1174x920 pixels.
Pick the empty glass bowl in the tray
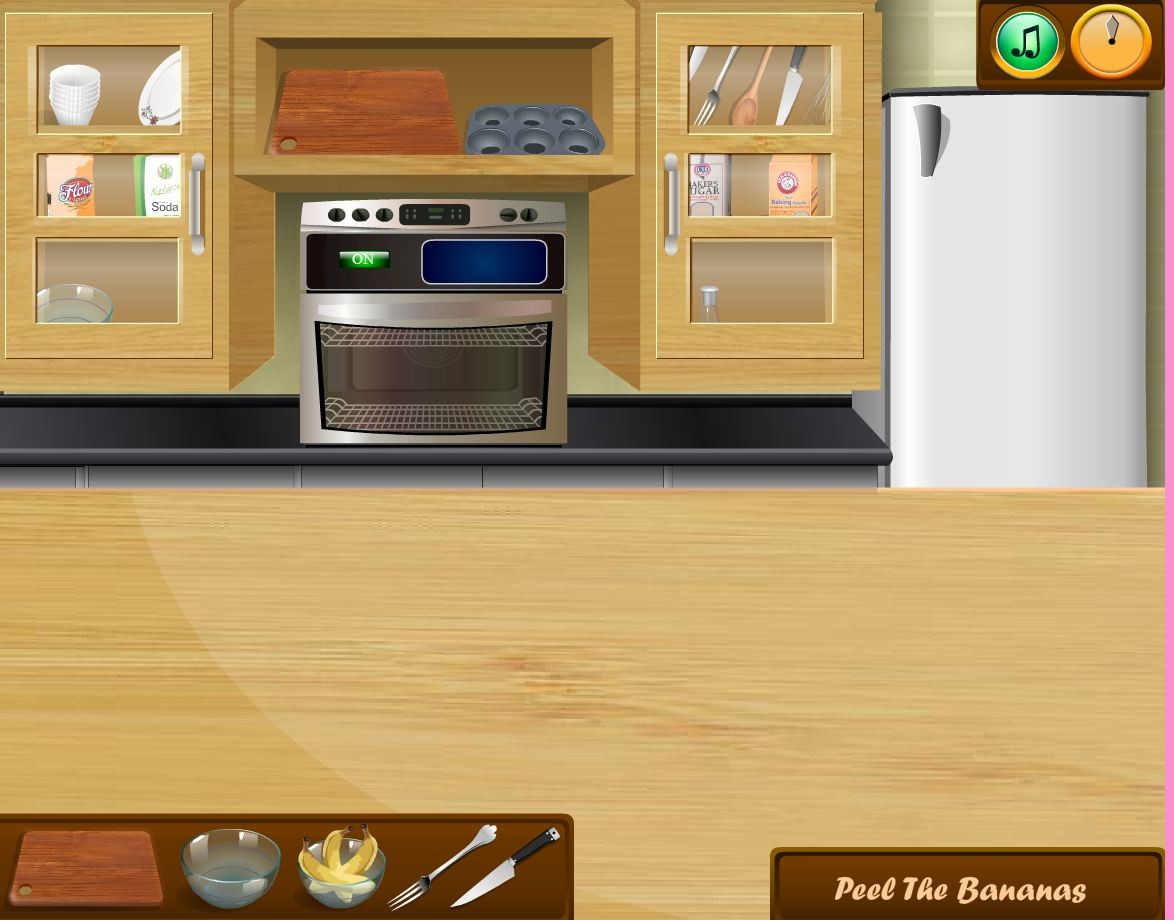(x=230, y=866)
